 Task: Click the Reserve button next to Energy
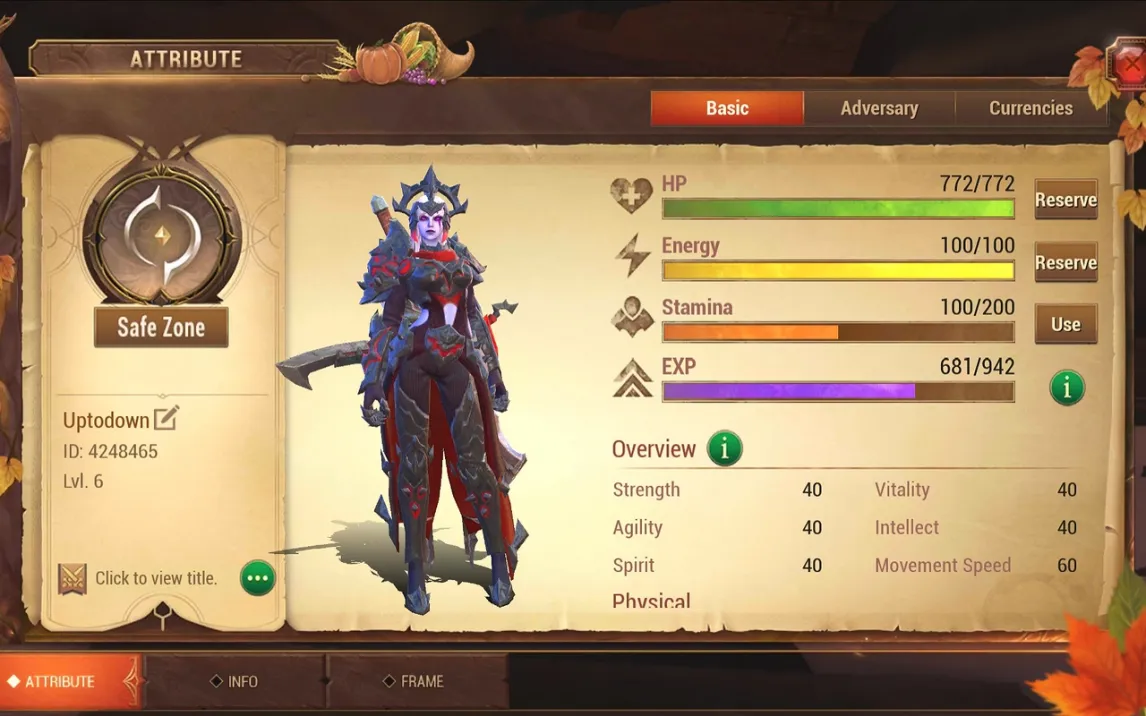pos(1065,262)
